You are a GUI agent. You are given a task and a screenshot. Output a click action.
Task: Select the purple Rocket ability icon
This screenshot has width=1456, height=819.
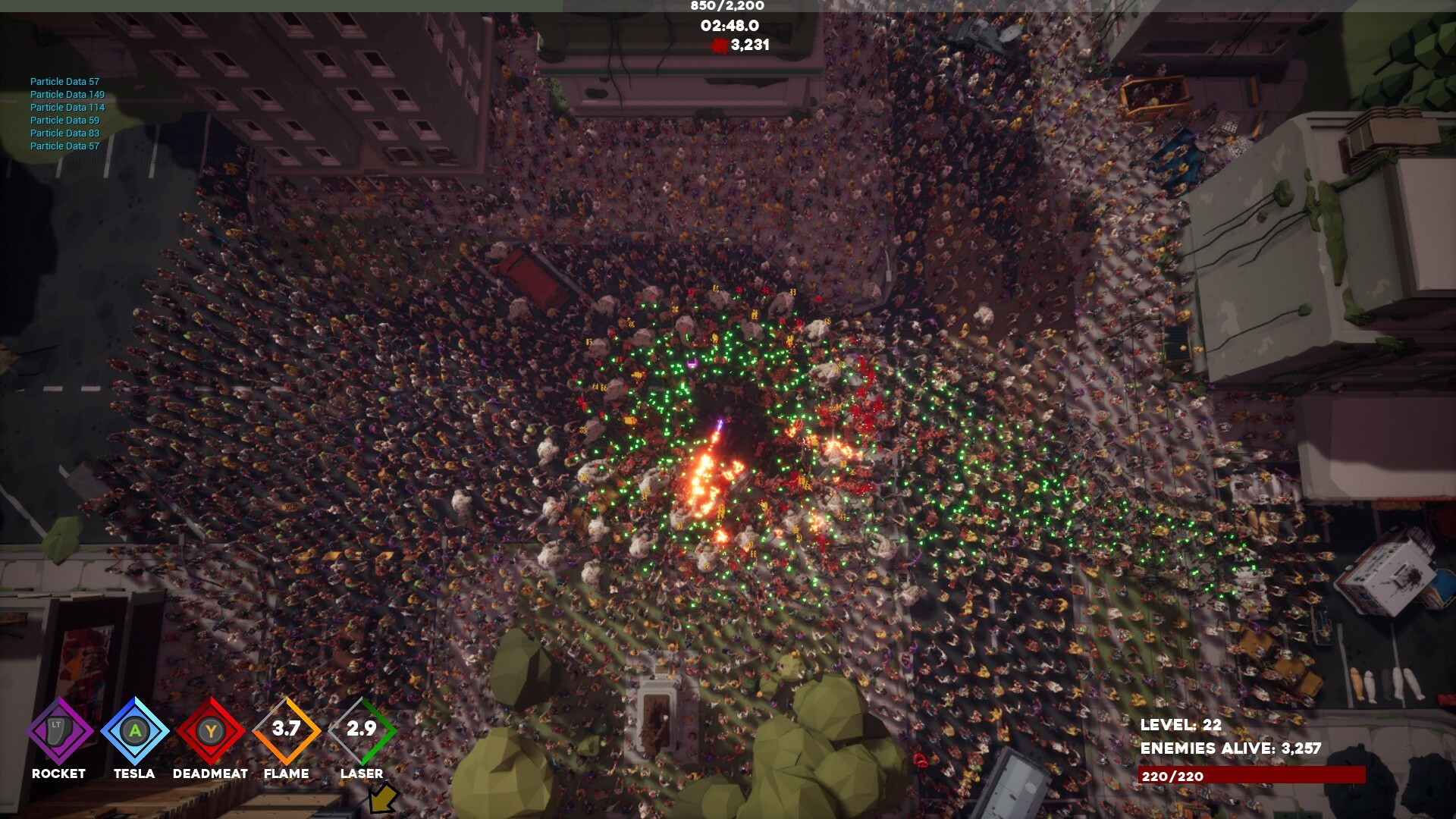click(x=59, y=731)
